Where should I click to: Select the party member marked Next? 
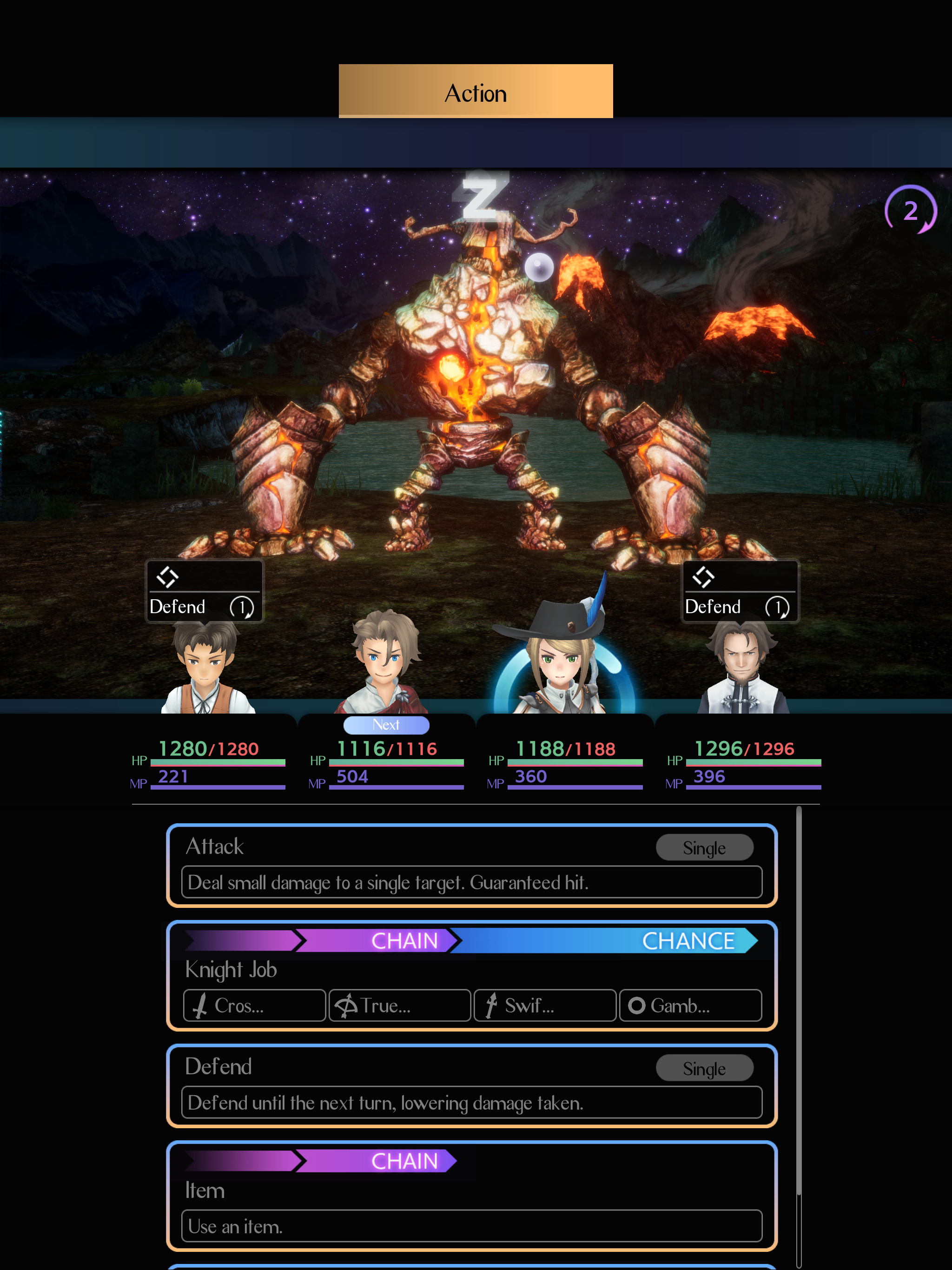[386, 666]
